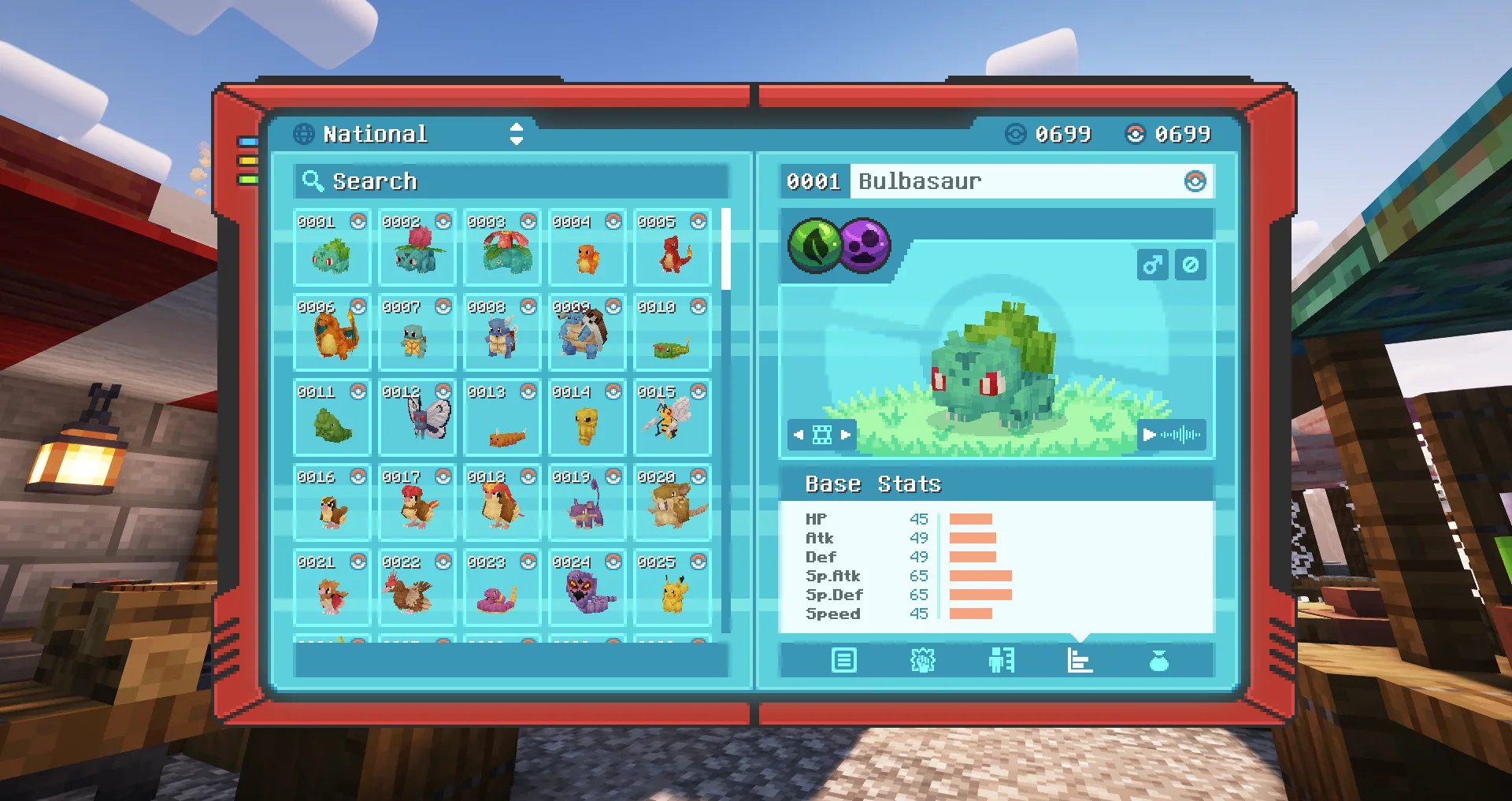The width and height of the screenshot is (1512, 801).
Task: Show the base stats tab
Action: pos(1080,660)
